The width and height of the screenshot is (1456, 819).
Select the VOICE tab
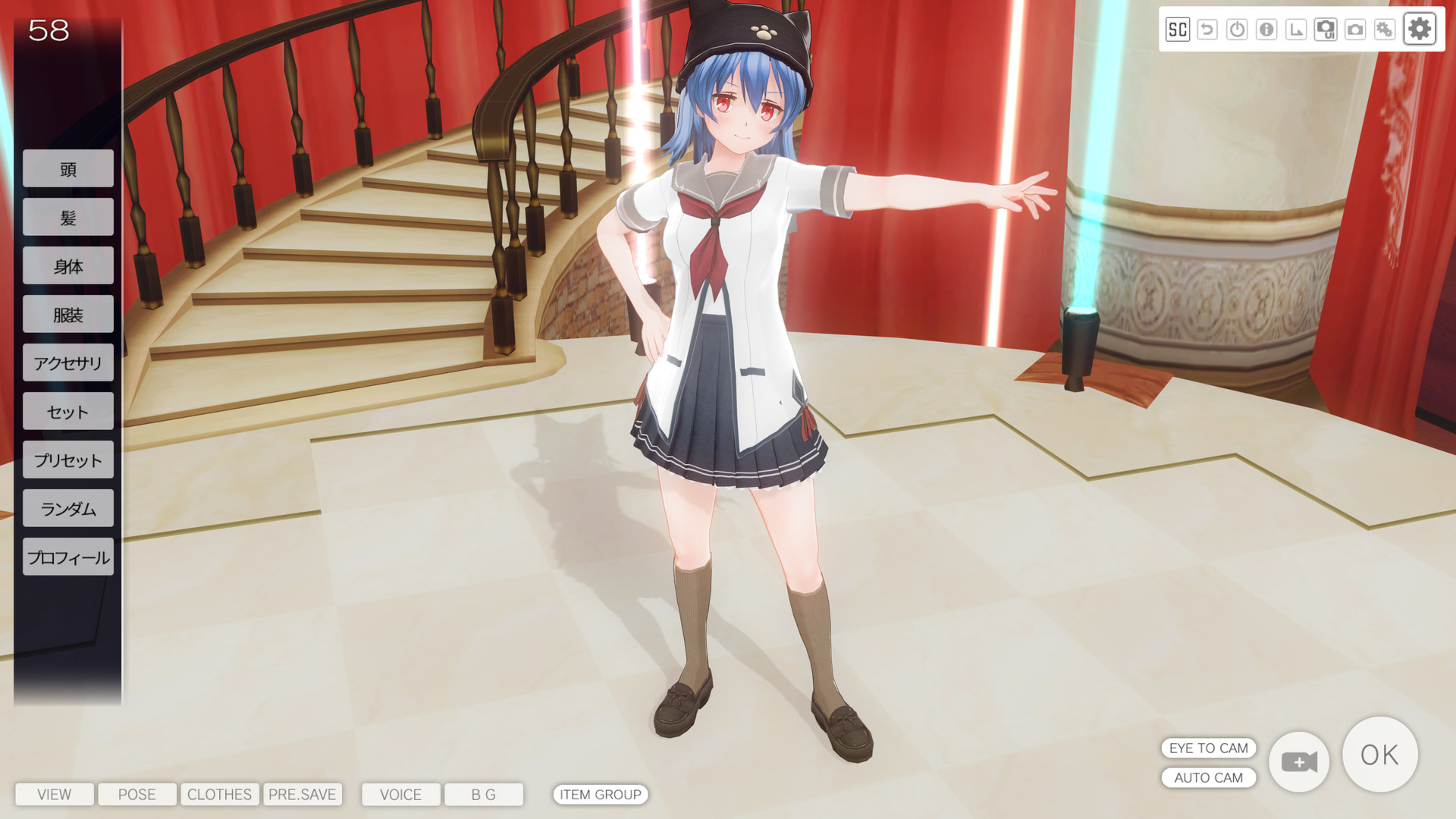400,794
